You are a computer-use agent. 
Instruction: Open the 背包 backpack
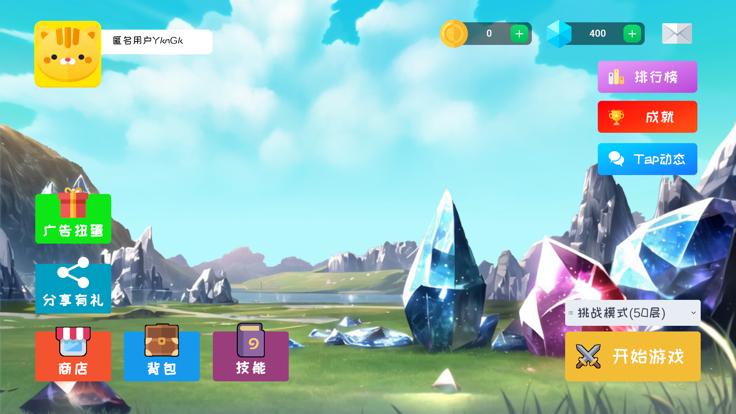(x=162, y=355)
